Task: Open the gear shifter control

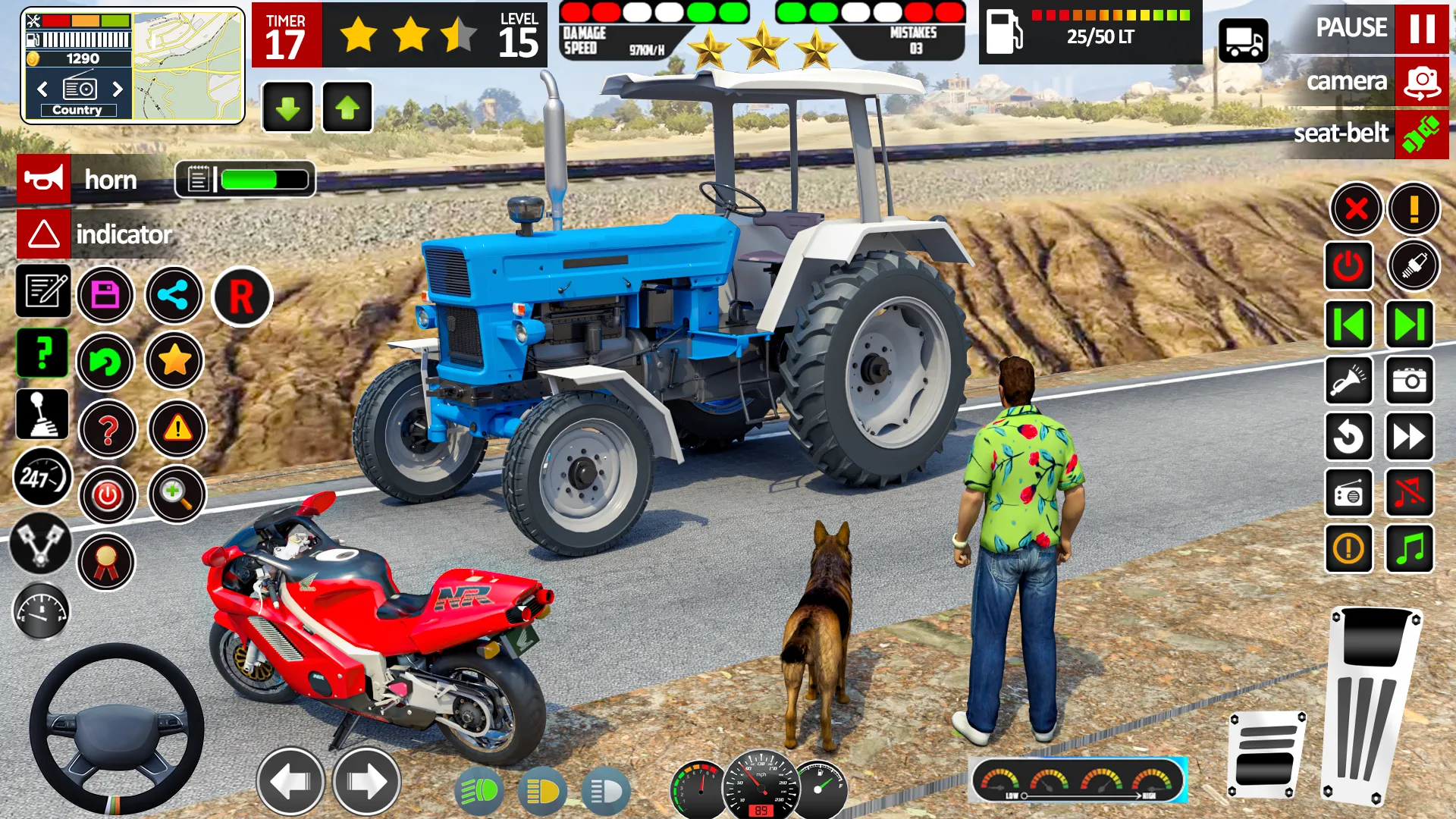Action: click(42, 414)
